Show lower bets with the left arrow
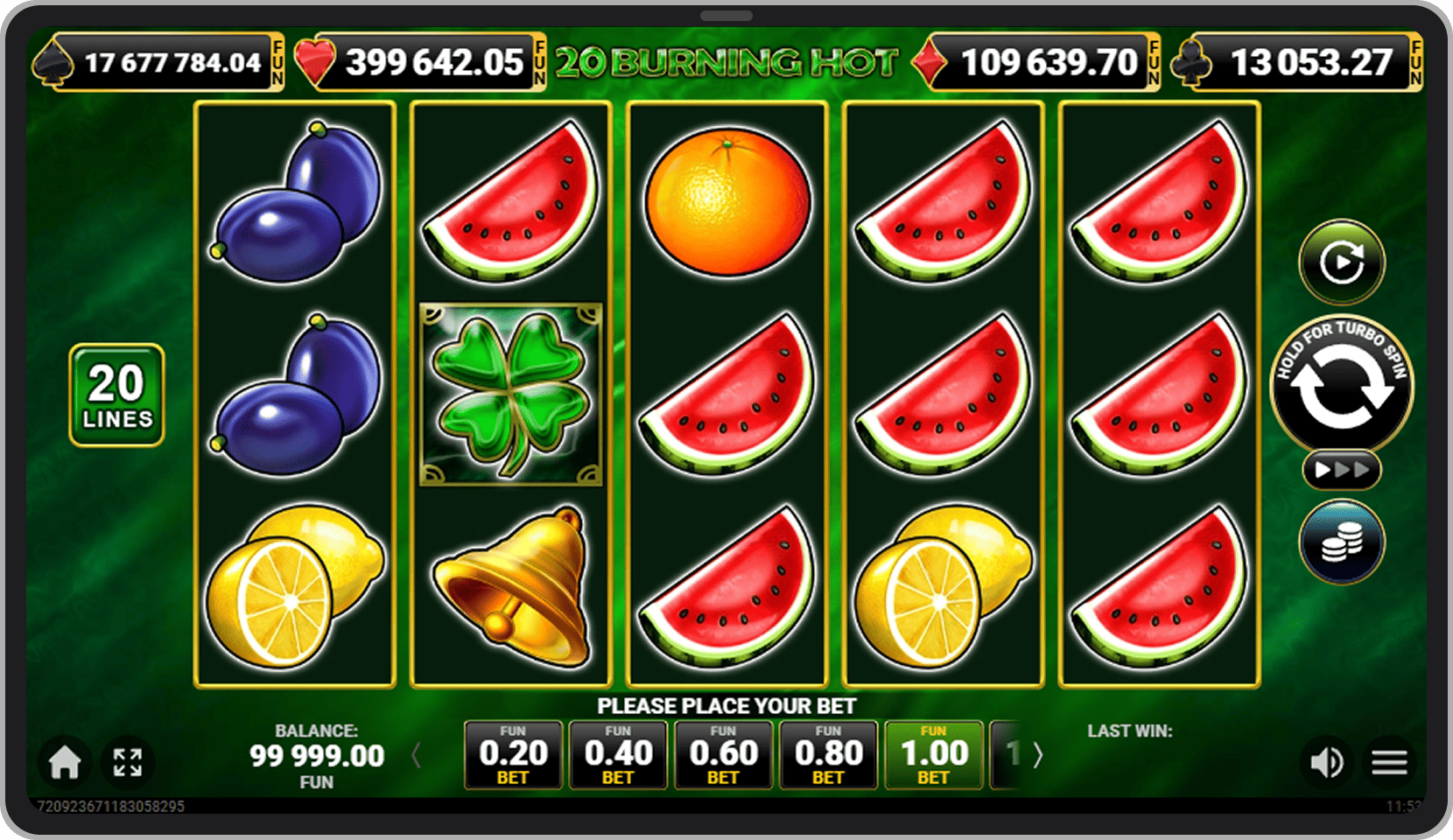The height and width of the screenshot is (840, 1453). click(417, 754)
